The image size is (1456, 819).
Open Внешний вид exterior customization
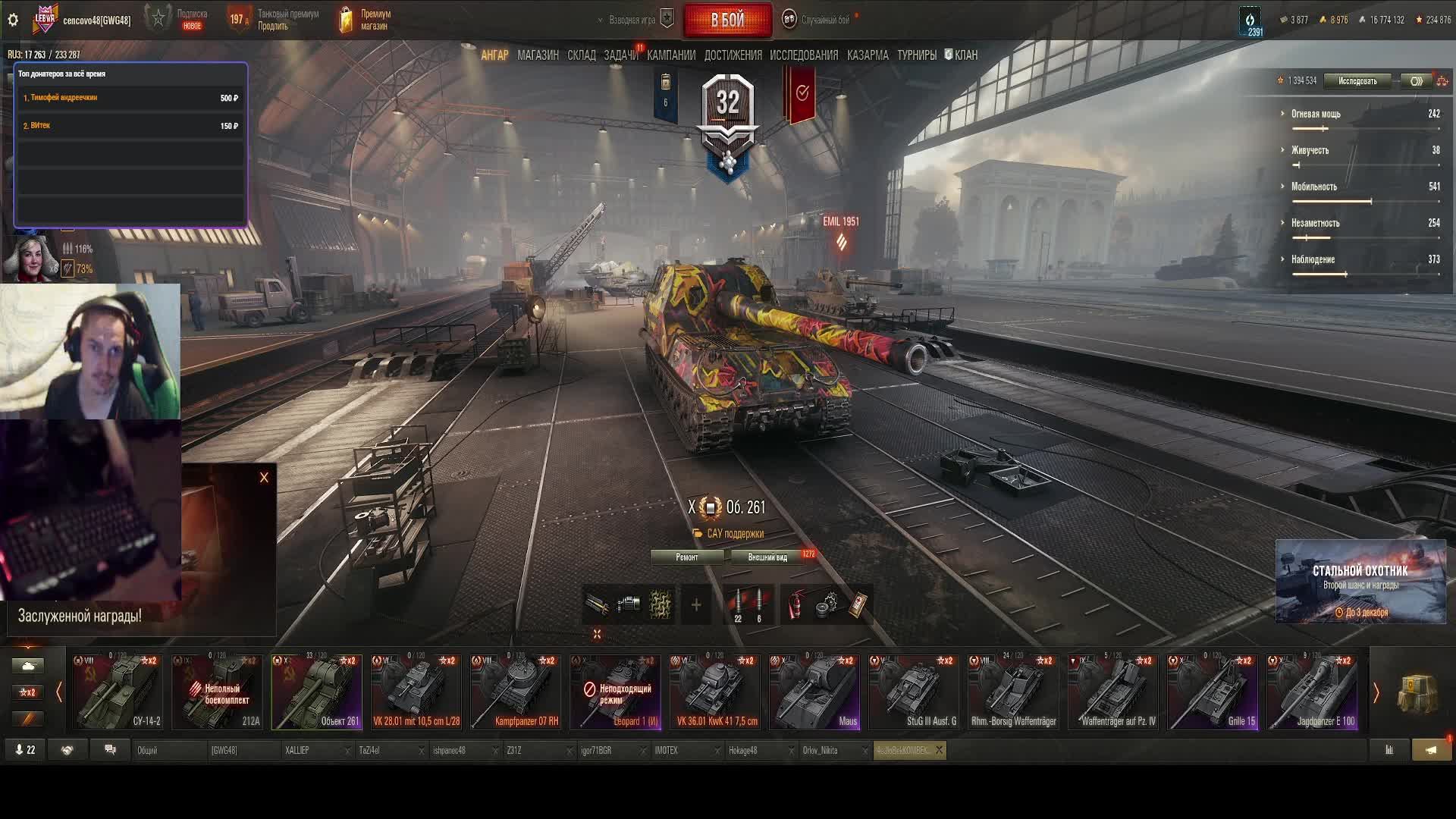pos(767,557)
